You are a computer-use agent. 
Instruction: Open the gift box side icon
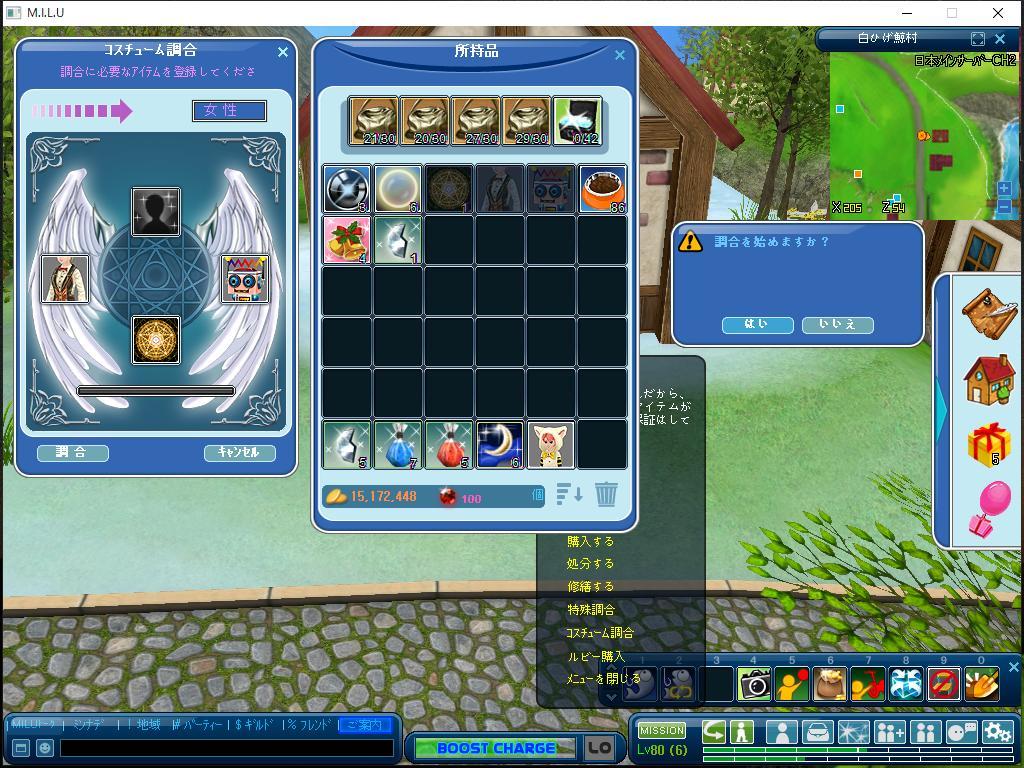[x=988, y=444]
